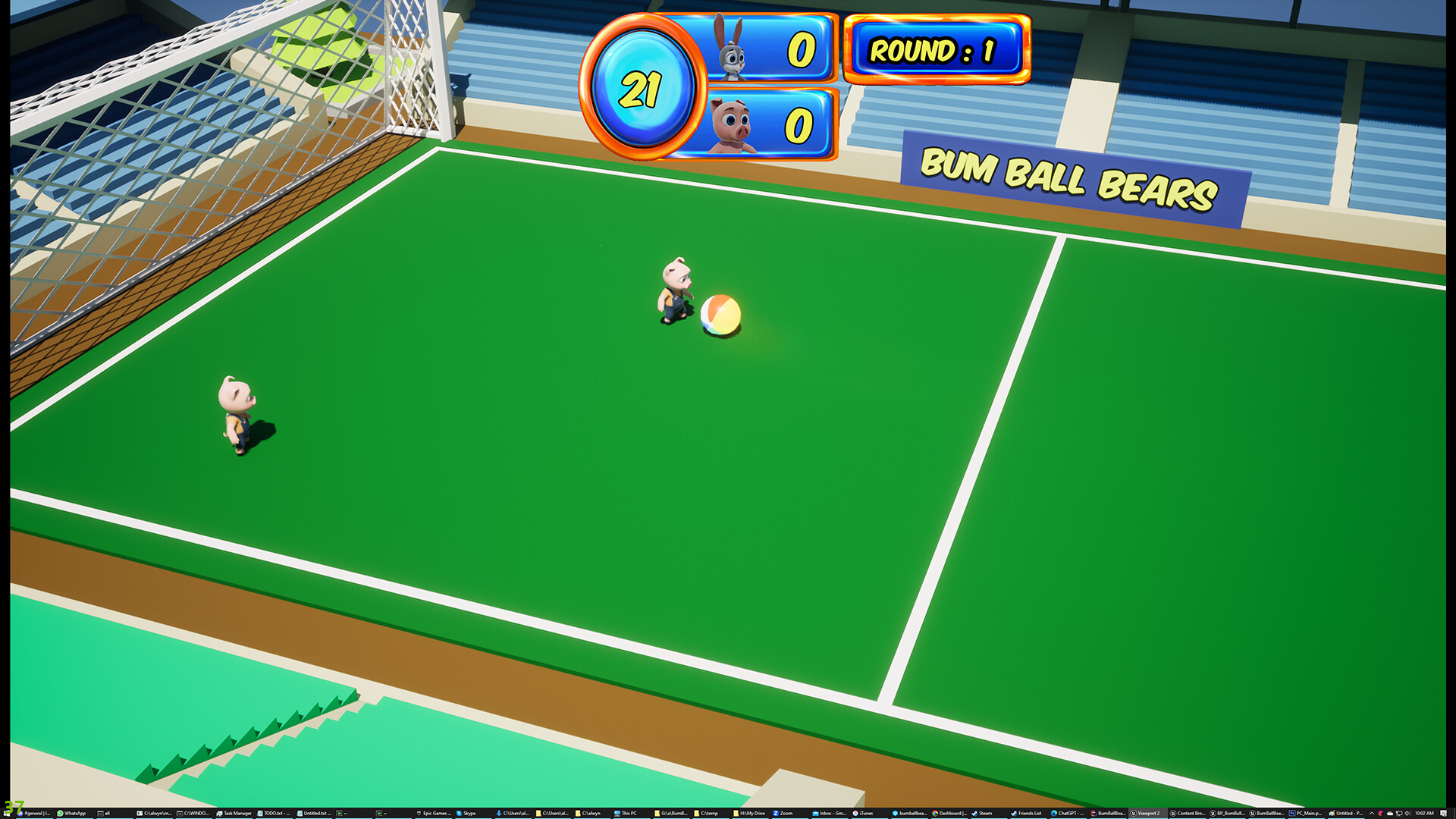Open the Steam Friends List window
Screen dimensions: 1456x819
[x=1031, y=812]
